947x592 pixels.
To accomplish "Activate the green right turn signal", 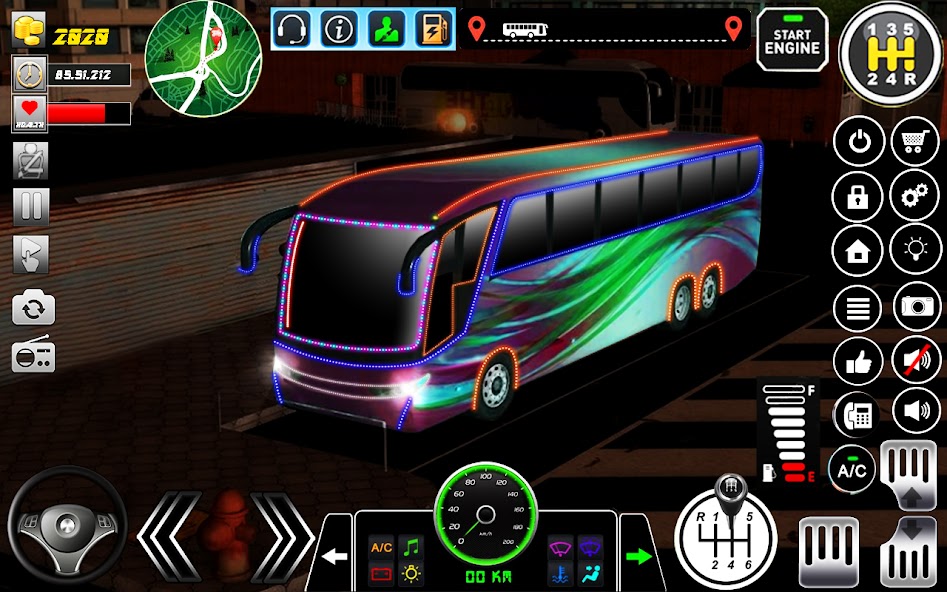I will click(x=637, y=554).
